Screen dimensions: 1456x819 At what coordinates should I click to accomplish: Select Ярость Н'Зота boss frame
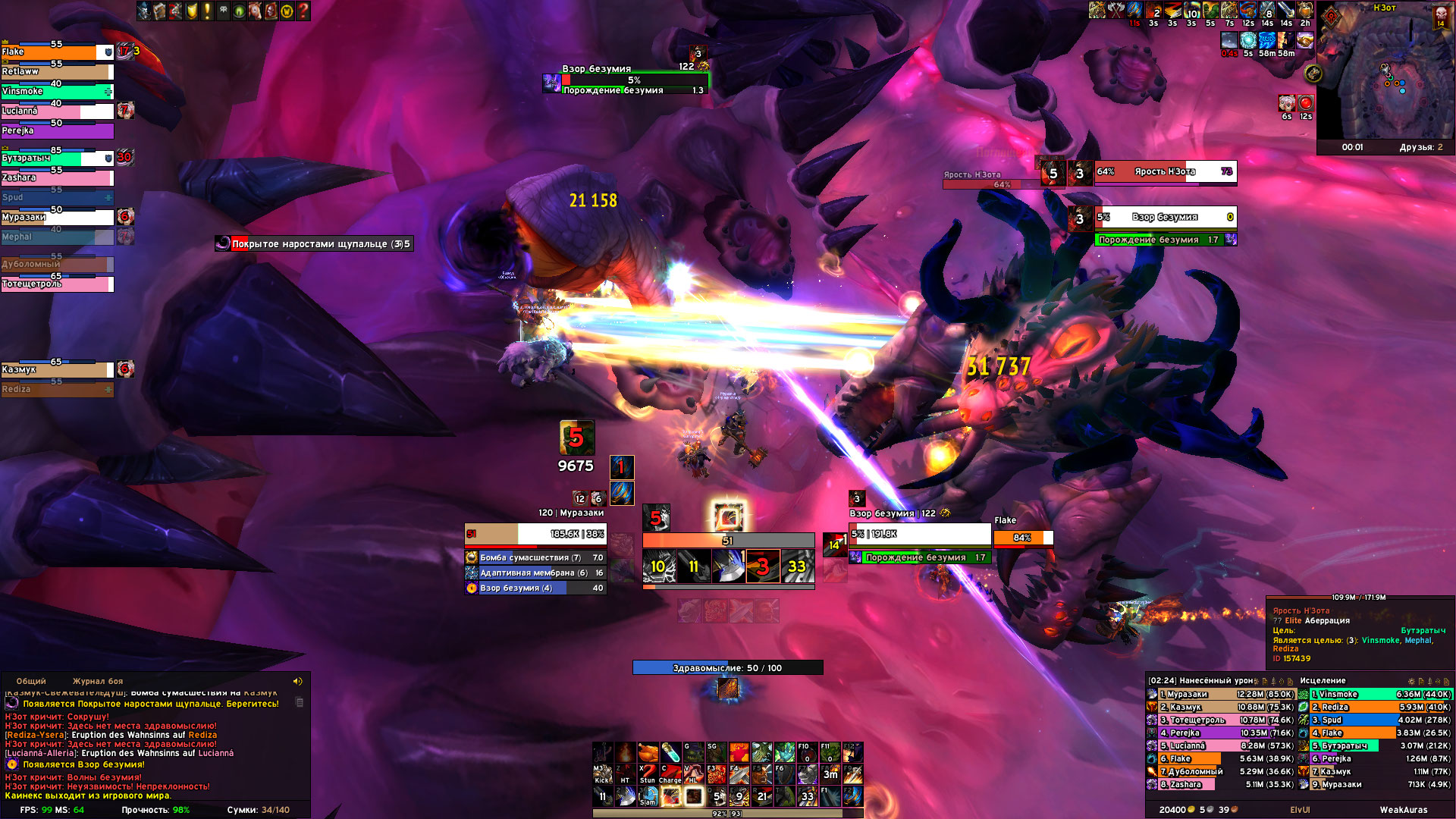pos(1165,172)
